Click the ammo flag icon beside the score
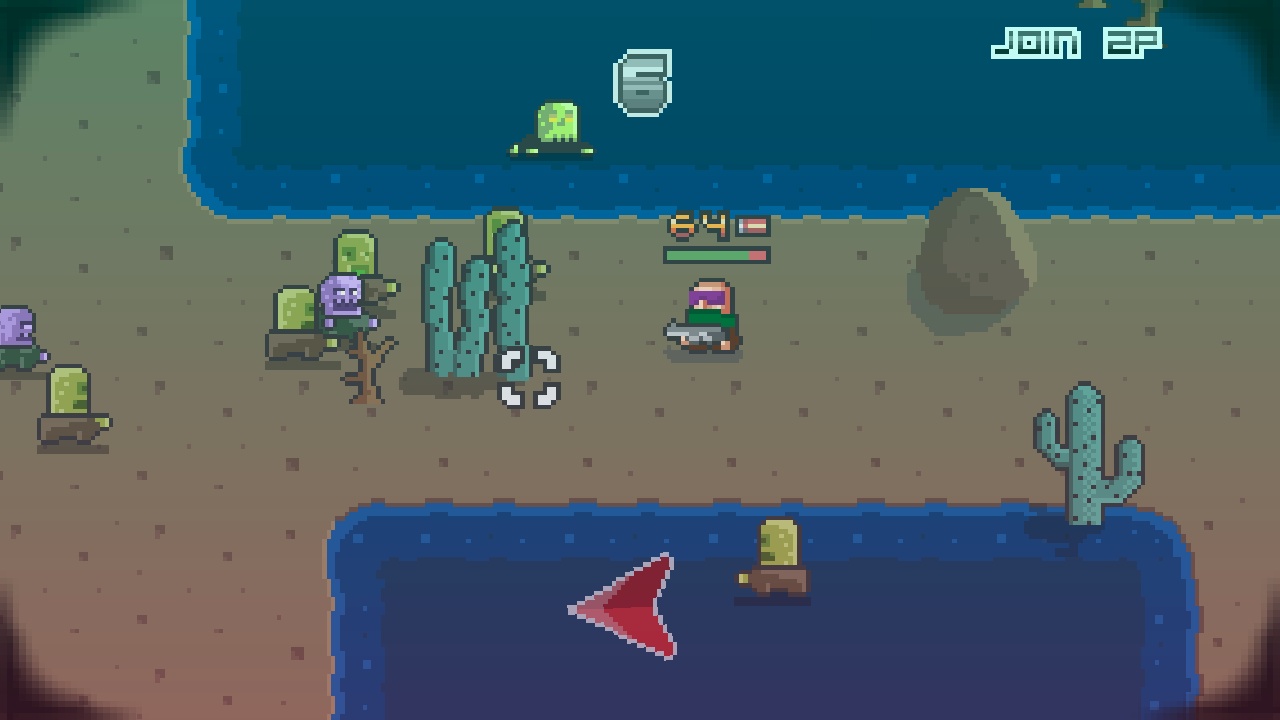Image resolution: width=1280 pixels, height=720 pixels. (753, 228)
